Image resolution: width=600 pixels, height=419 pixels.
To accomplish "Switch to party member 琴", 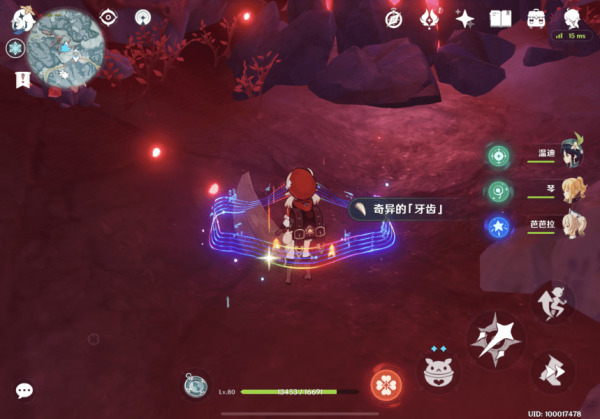I will coord(572,190).
